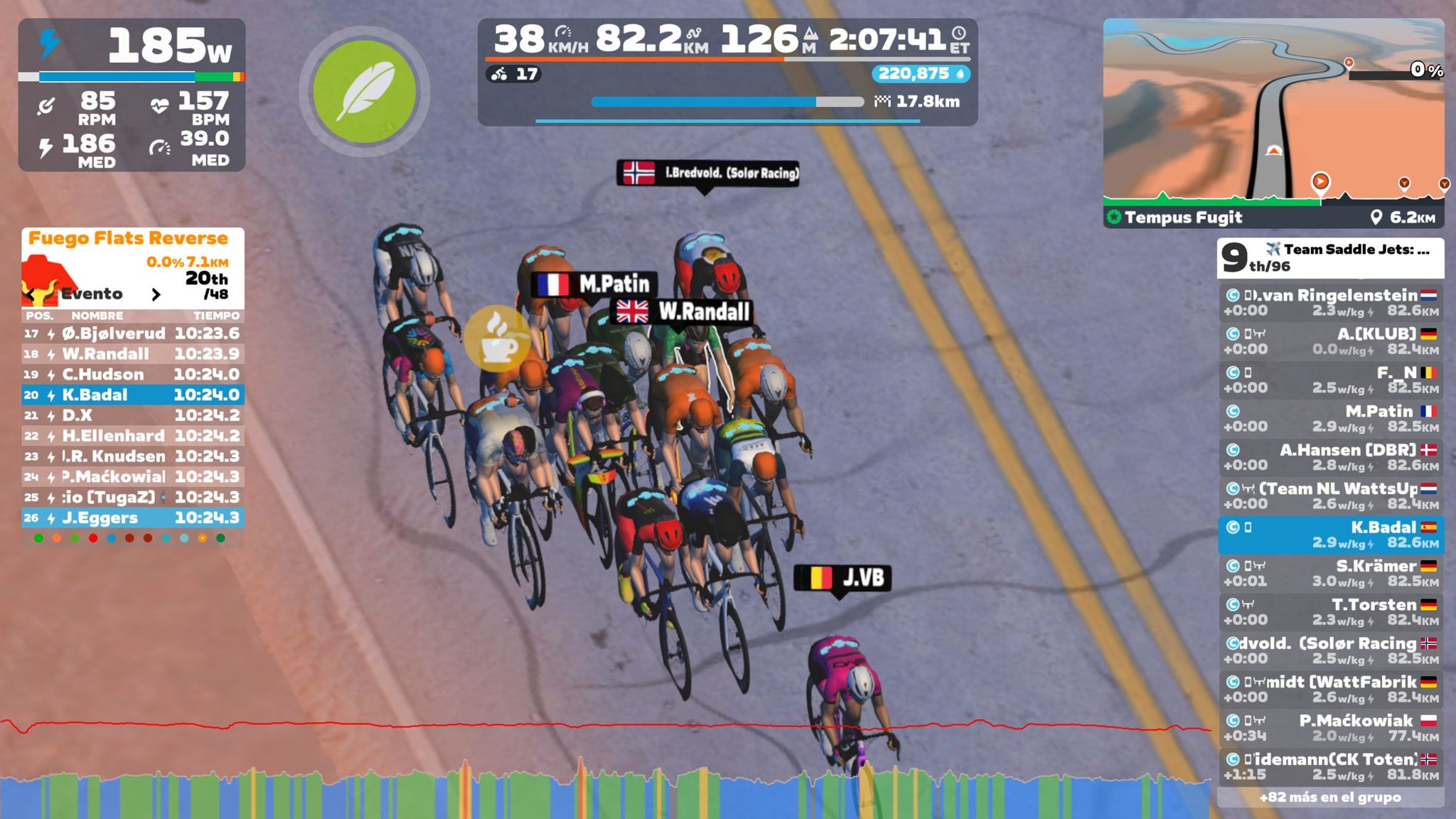Viewport: 1456px width, 819px height.
Task: Choose J.Eggers row in segment results
Action: point(133,518)
